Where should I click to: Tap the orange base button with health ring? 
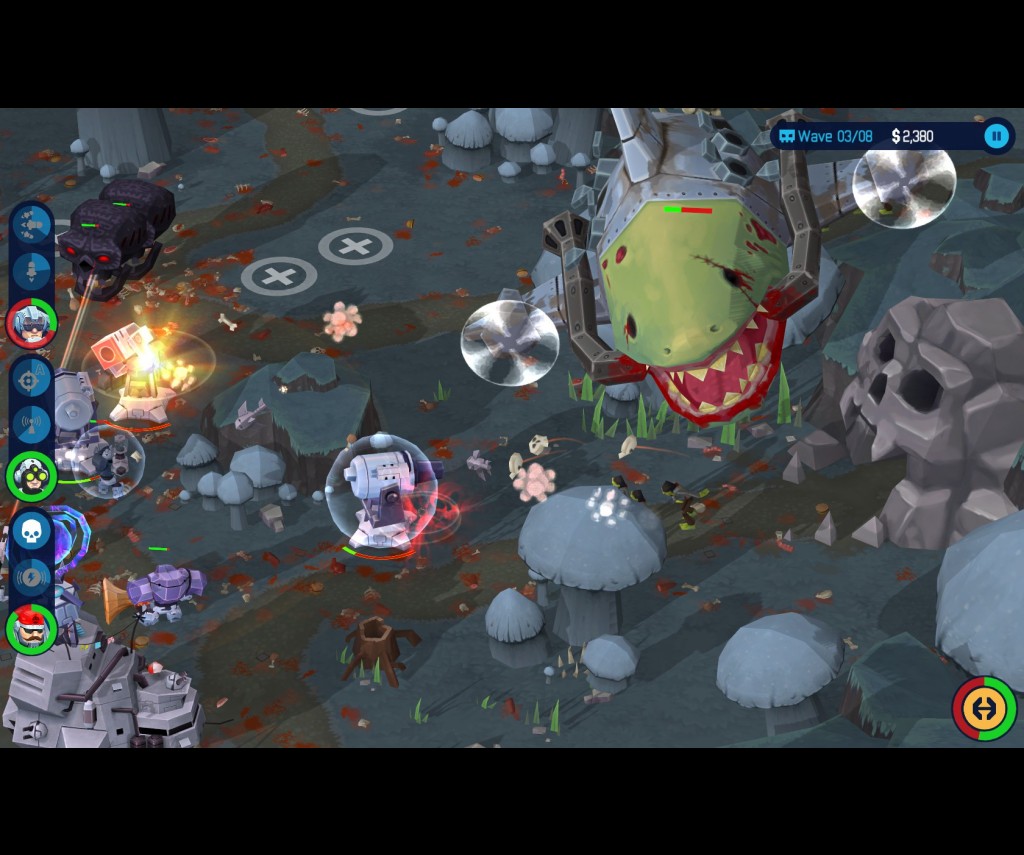[x=984, y=709]
